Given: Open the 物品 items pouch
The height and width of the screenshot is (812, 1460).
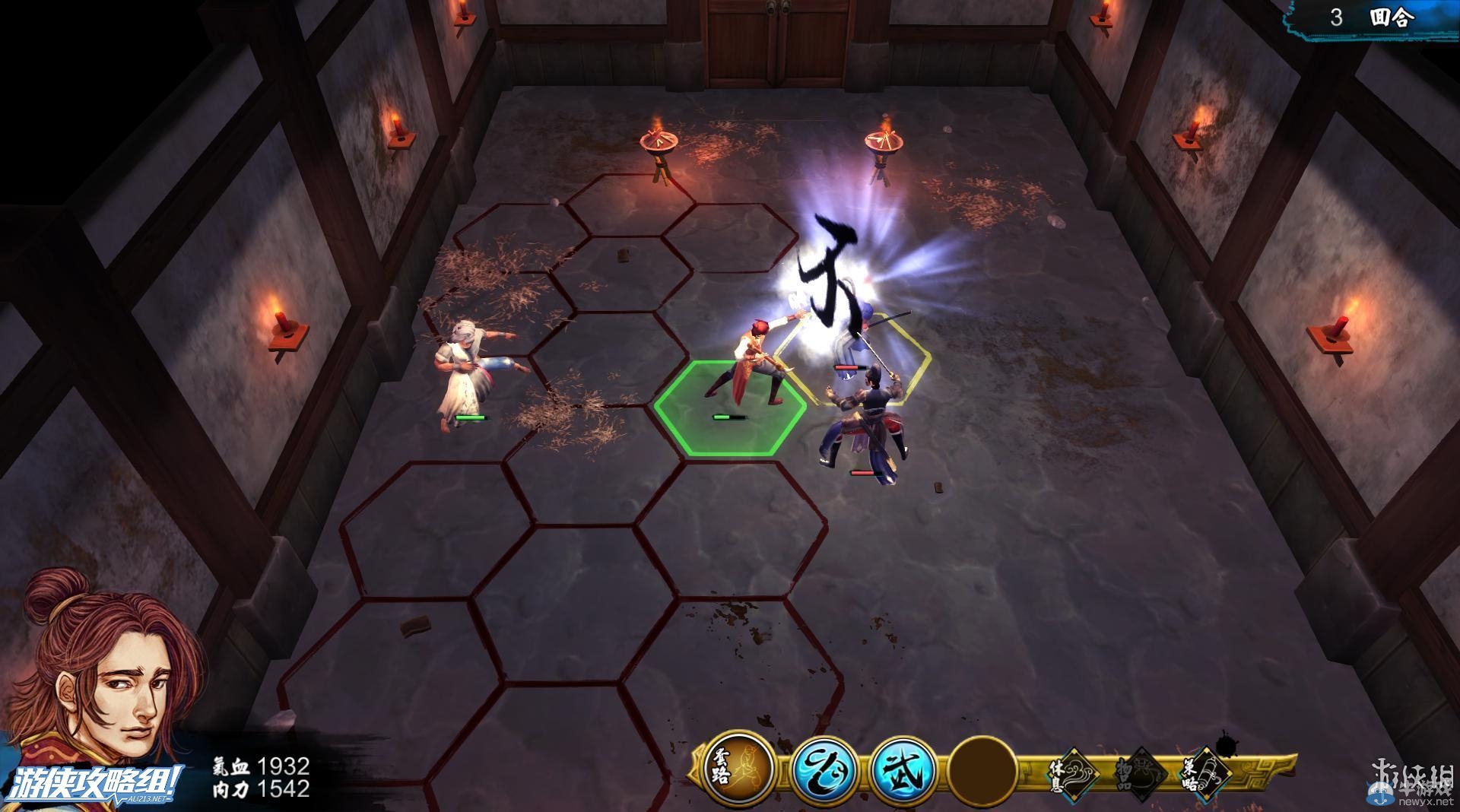Looking at the screenshot, I should pyautogui.click(x=1138, y=773).
